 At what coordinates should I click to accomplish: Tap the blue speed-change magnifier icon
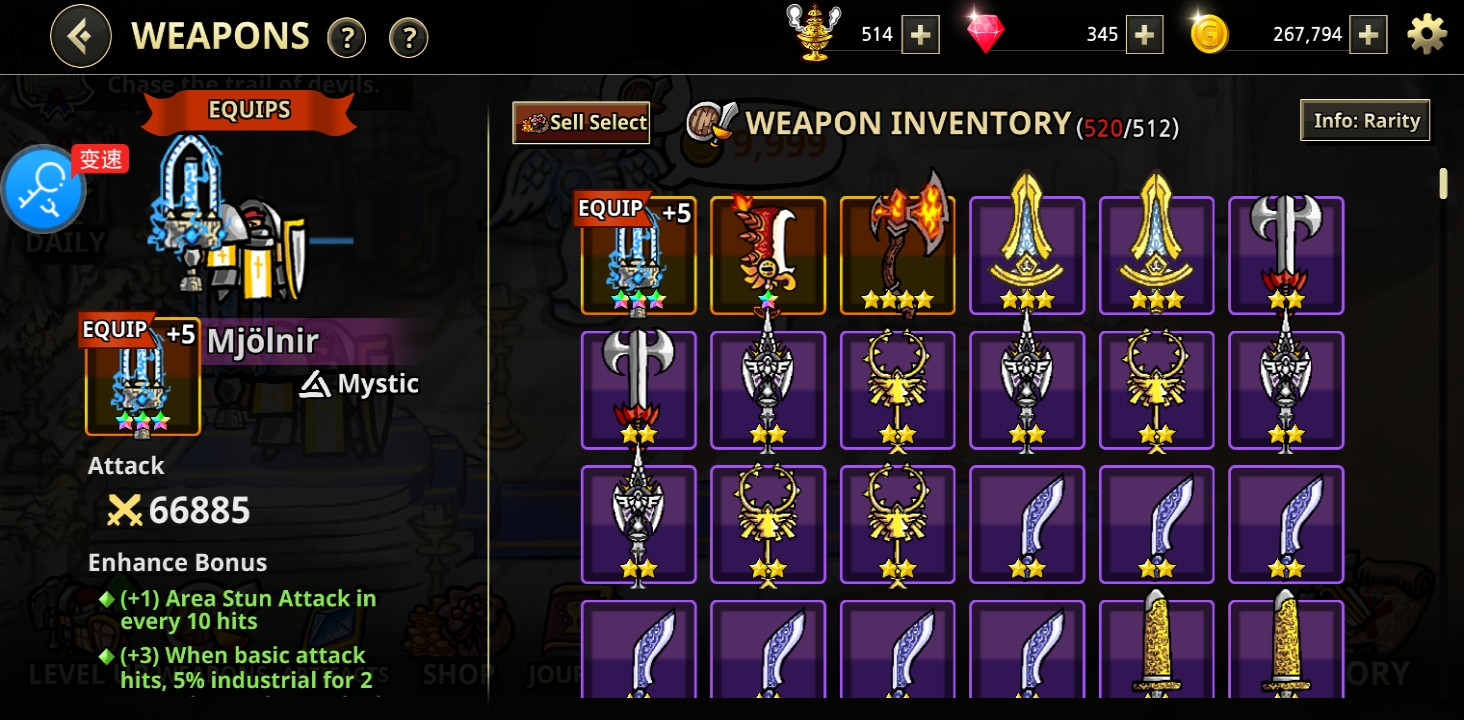(45, 190)
